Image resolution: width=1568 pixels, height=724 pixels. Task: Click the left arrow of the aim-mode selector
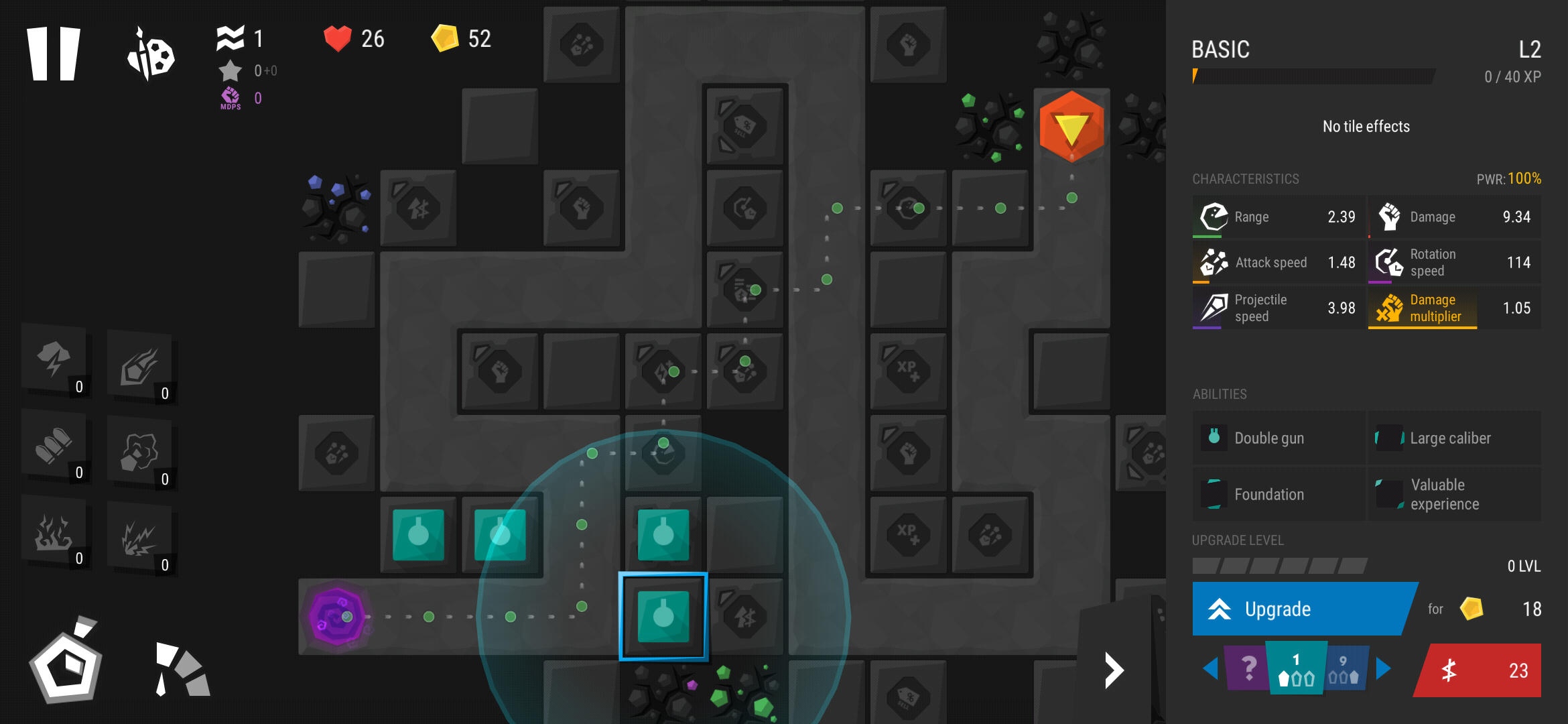click(1210, 668)
